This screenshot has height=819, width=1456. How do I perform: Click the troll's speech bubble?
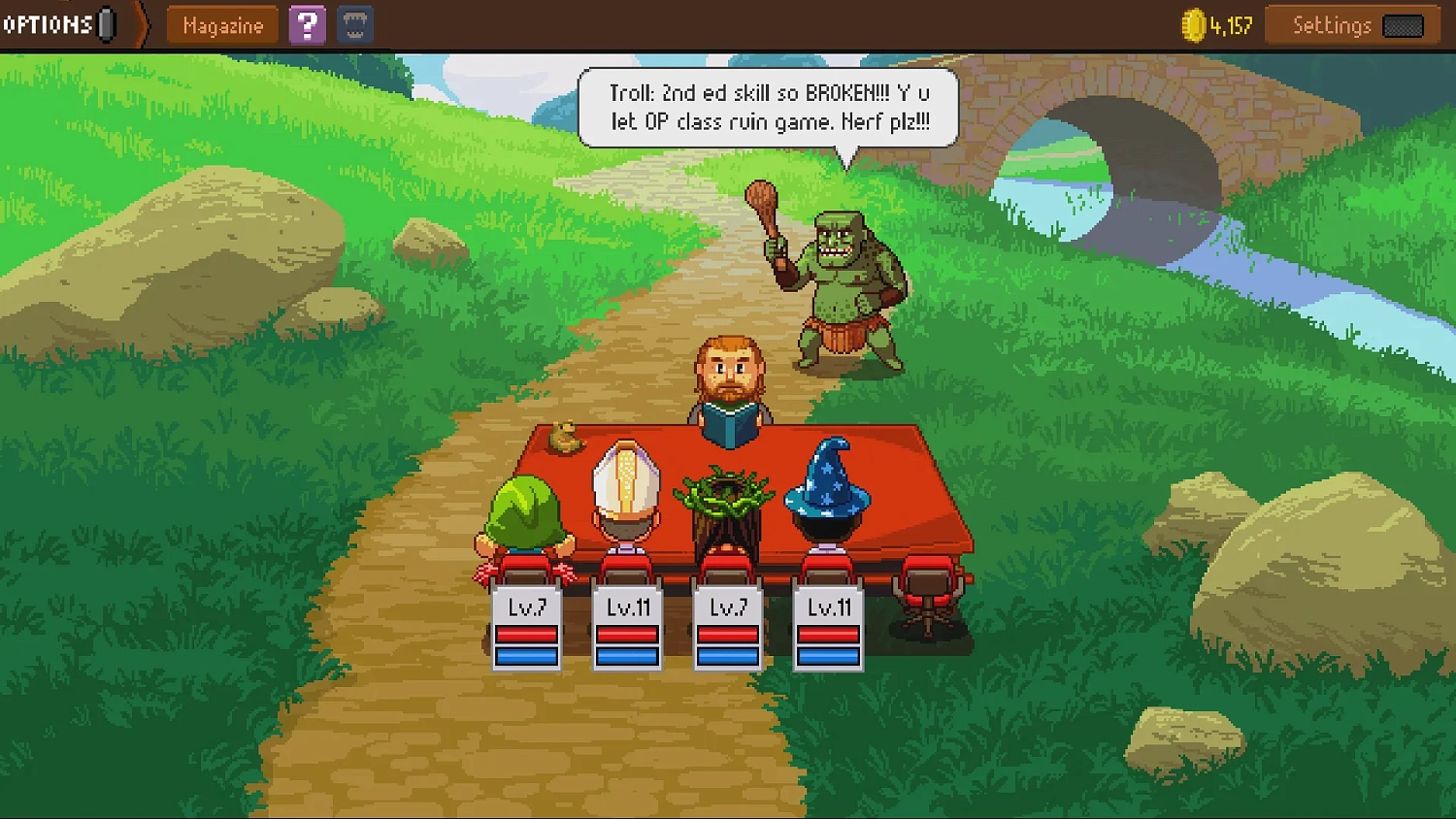click(x=767, y=107)
